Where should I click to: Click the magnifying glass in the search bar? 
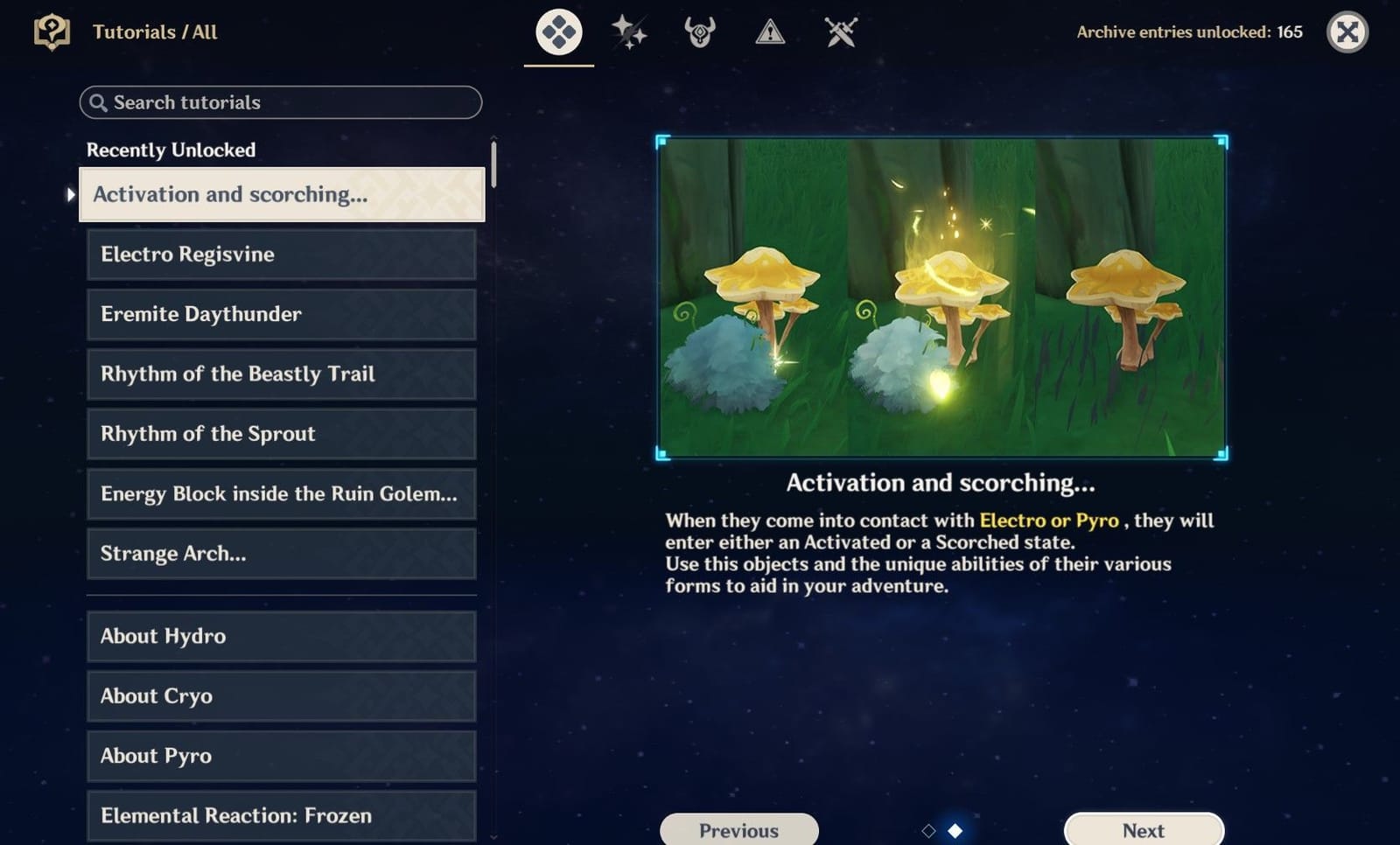[x=98, y=102]
